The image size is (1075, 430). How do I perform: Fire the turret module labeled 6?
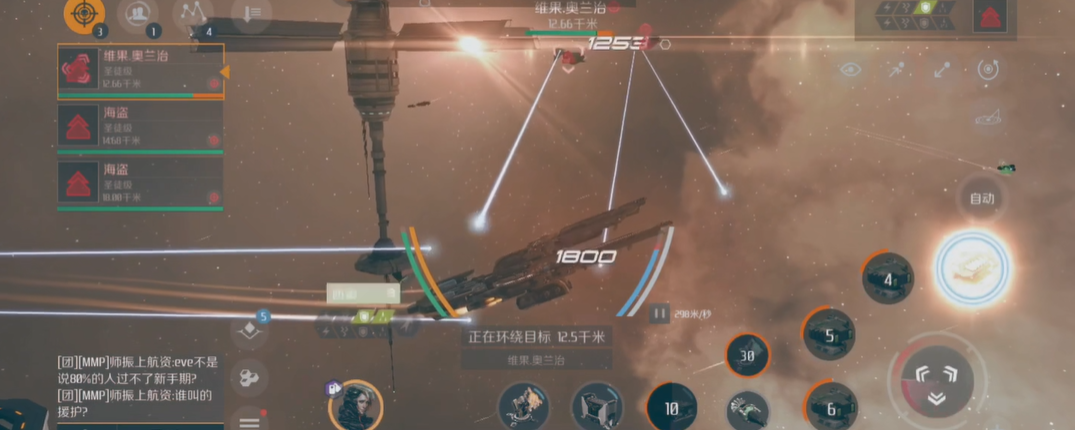click(830, 406)
